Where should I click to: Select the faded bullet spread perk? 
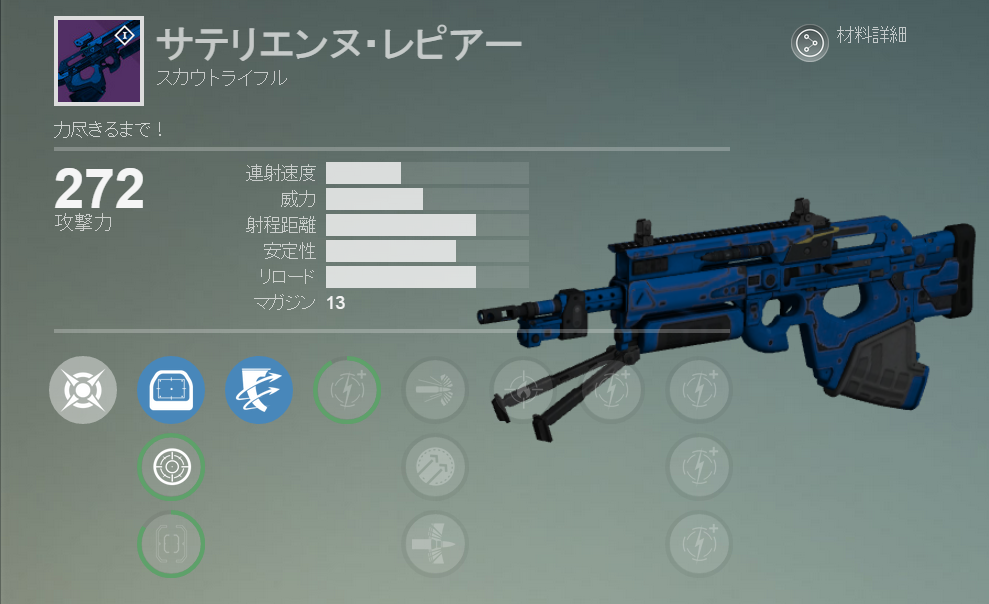tap(435, 390)
